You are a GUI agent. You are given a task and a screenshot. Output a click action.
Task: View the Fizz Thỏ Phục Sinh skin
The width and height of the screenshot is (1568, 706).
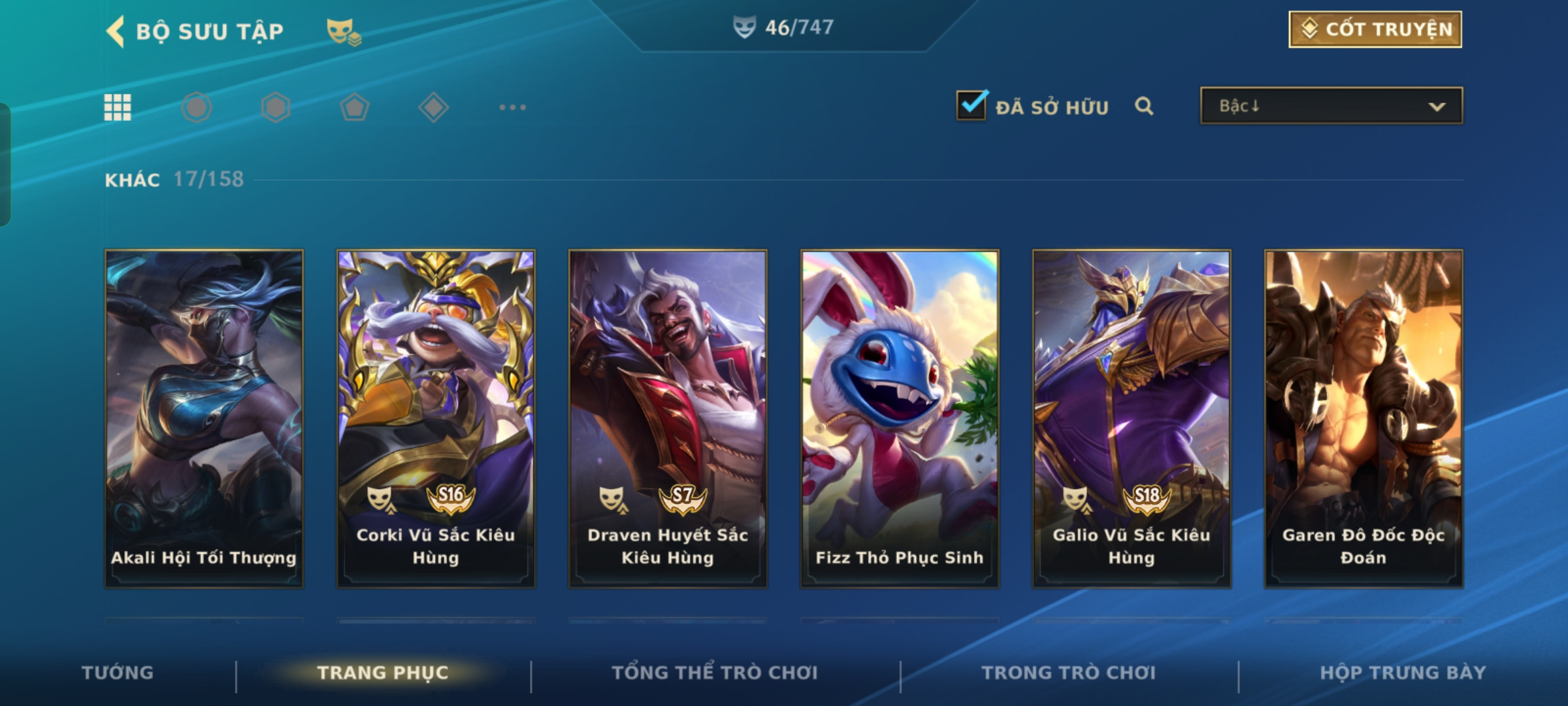[900, 418]
